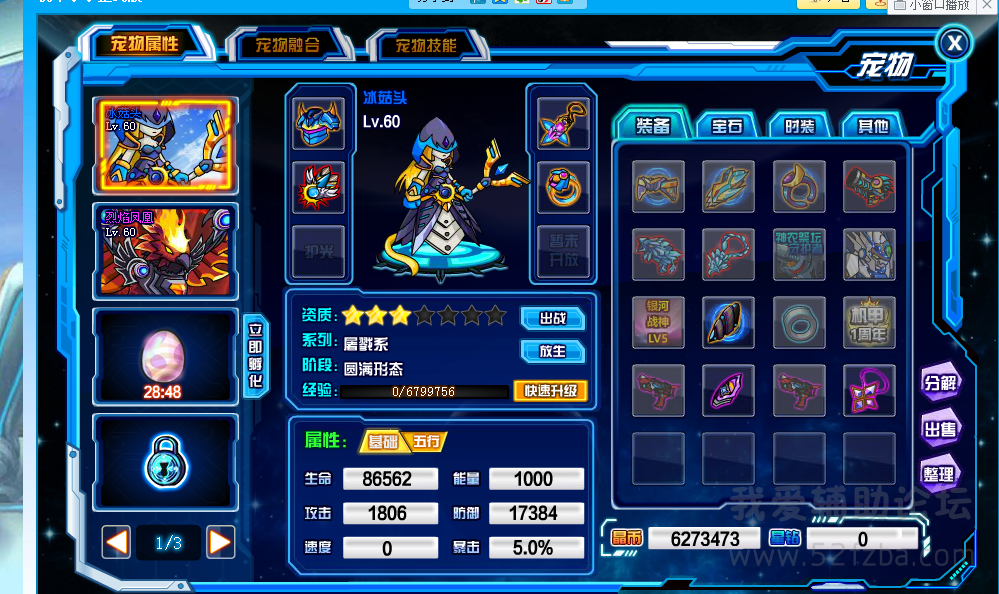999x594 pixels.
Task: Select the 烈焰凤凰 phoenix pet thumbnail
Action: (165, 251)
